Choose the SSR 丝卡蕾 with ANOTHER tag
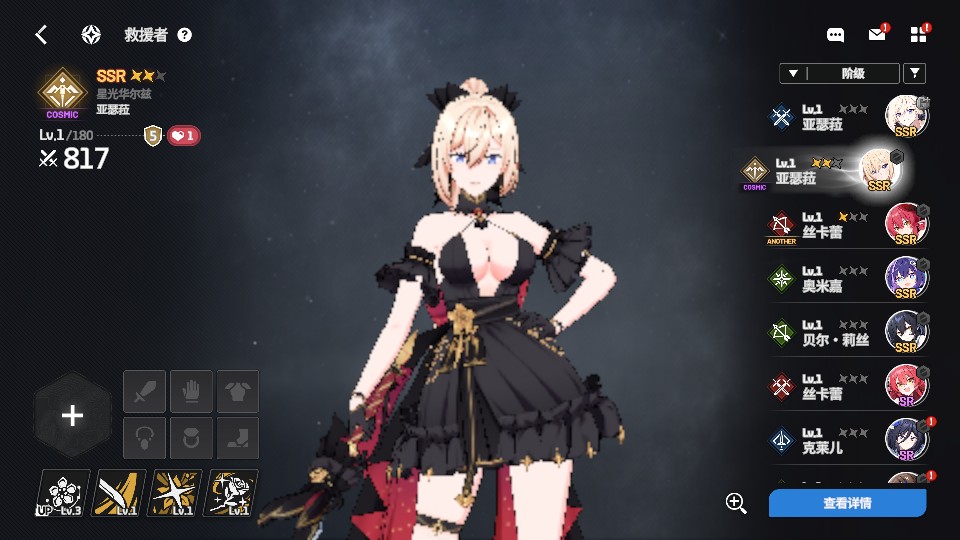 [849, 225]
